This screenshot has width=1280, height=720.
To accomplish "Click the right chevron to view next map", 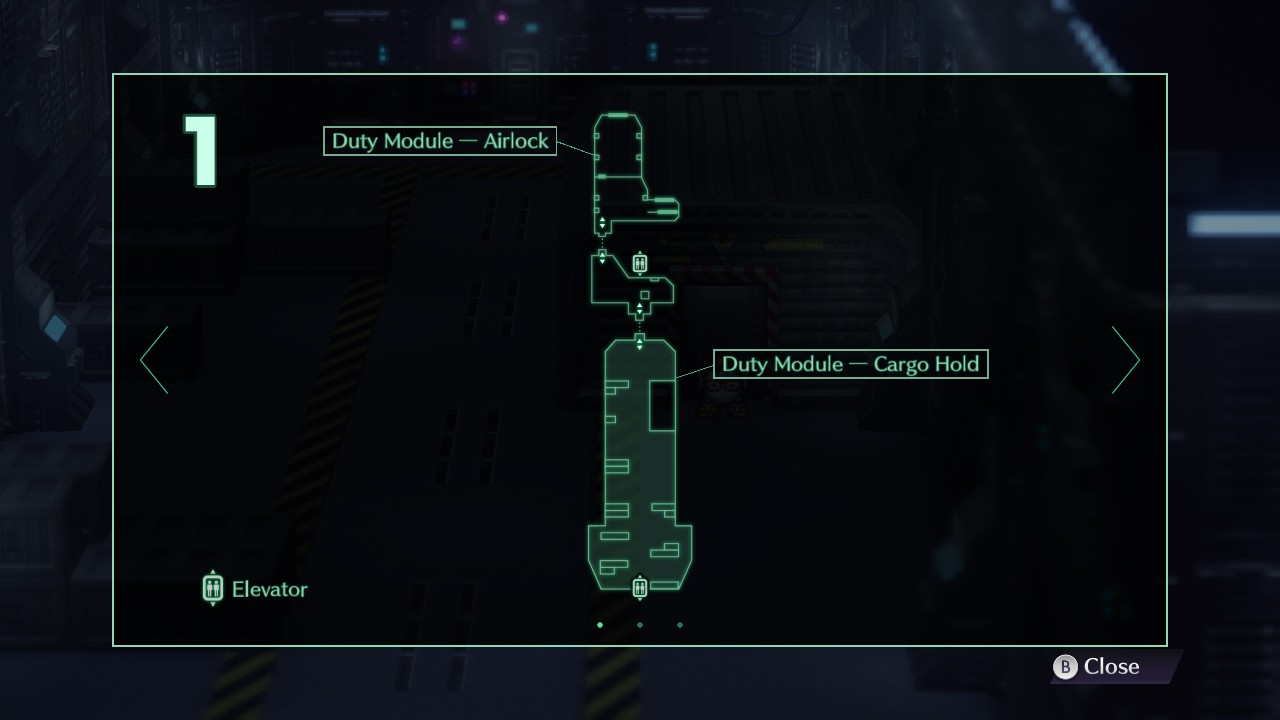I will (1126, 360).
